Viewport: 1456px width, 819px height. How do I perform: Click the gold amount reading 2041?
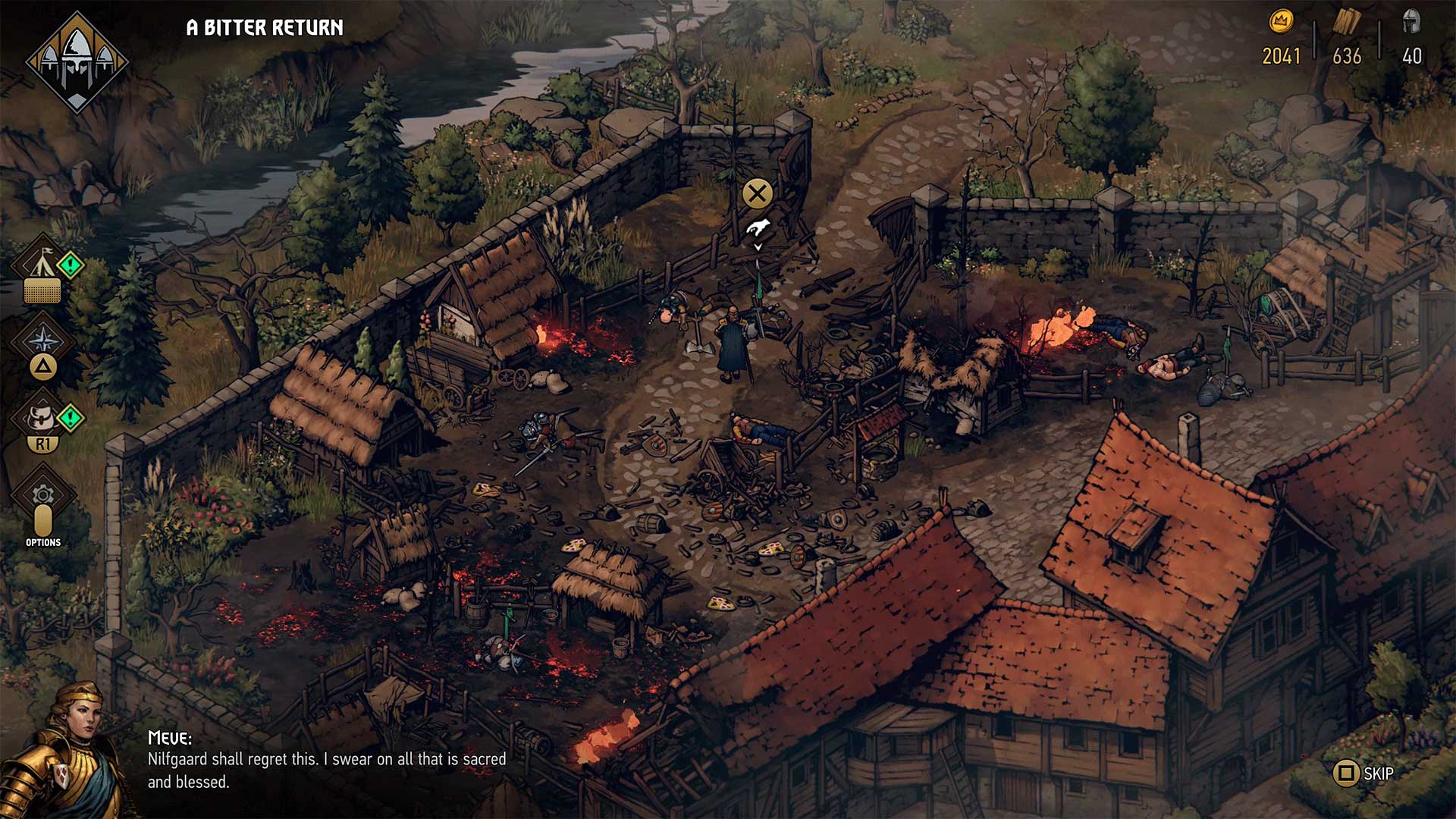(x=1281, y=55)
